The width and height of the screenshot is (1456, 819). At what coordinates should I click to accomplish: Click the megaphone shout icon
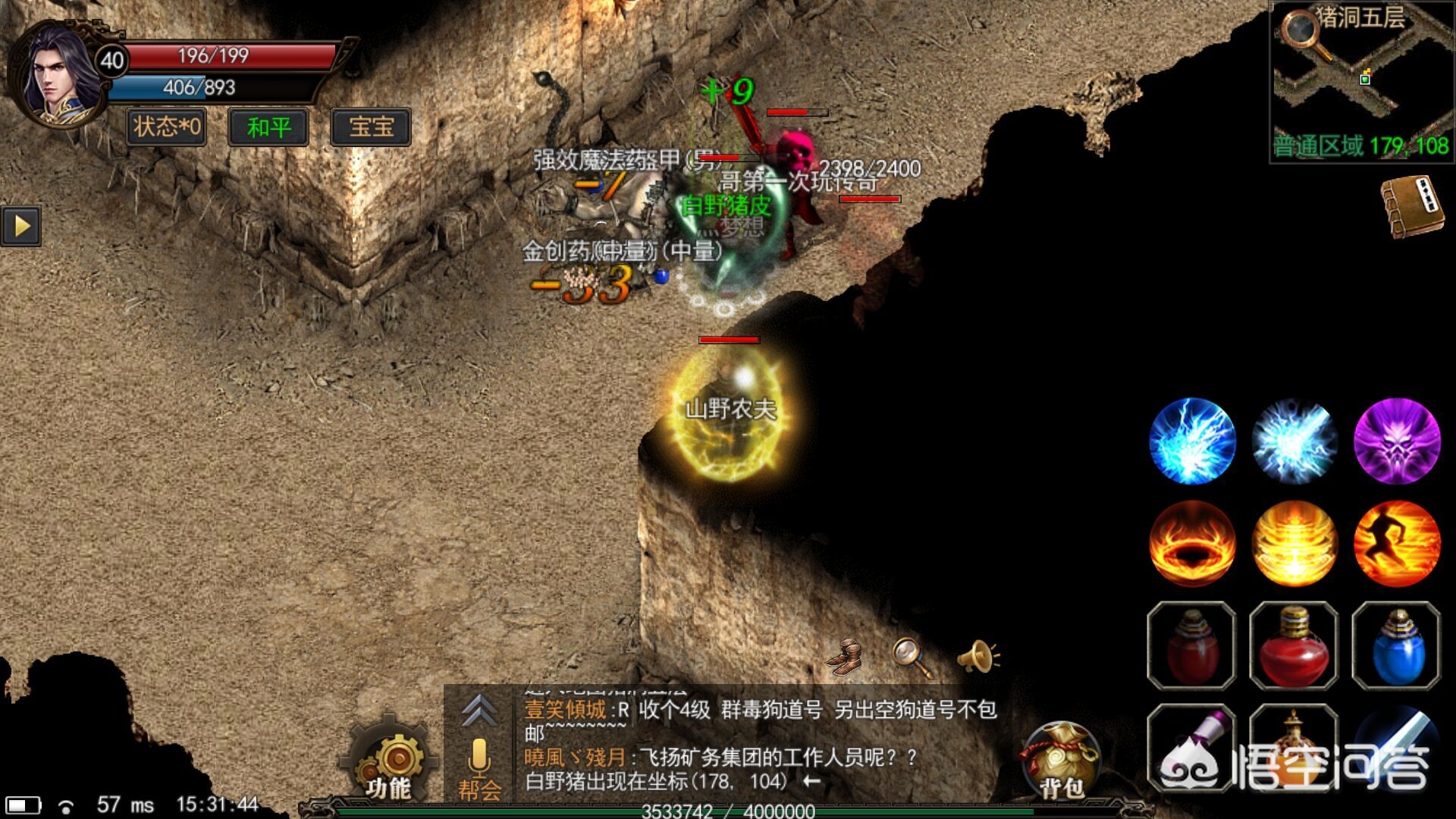(977, 656)
